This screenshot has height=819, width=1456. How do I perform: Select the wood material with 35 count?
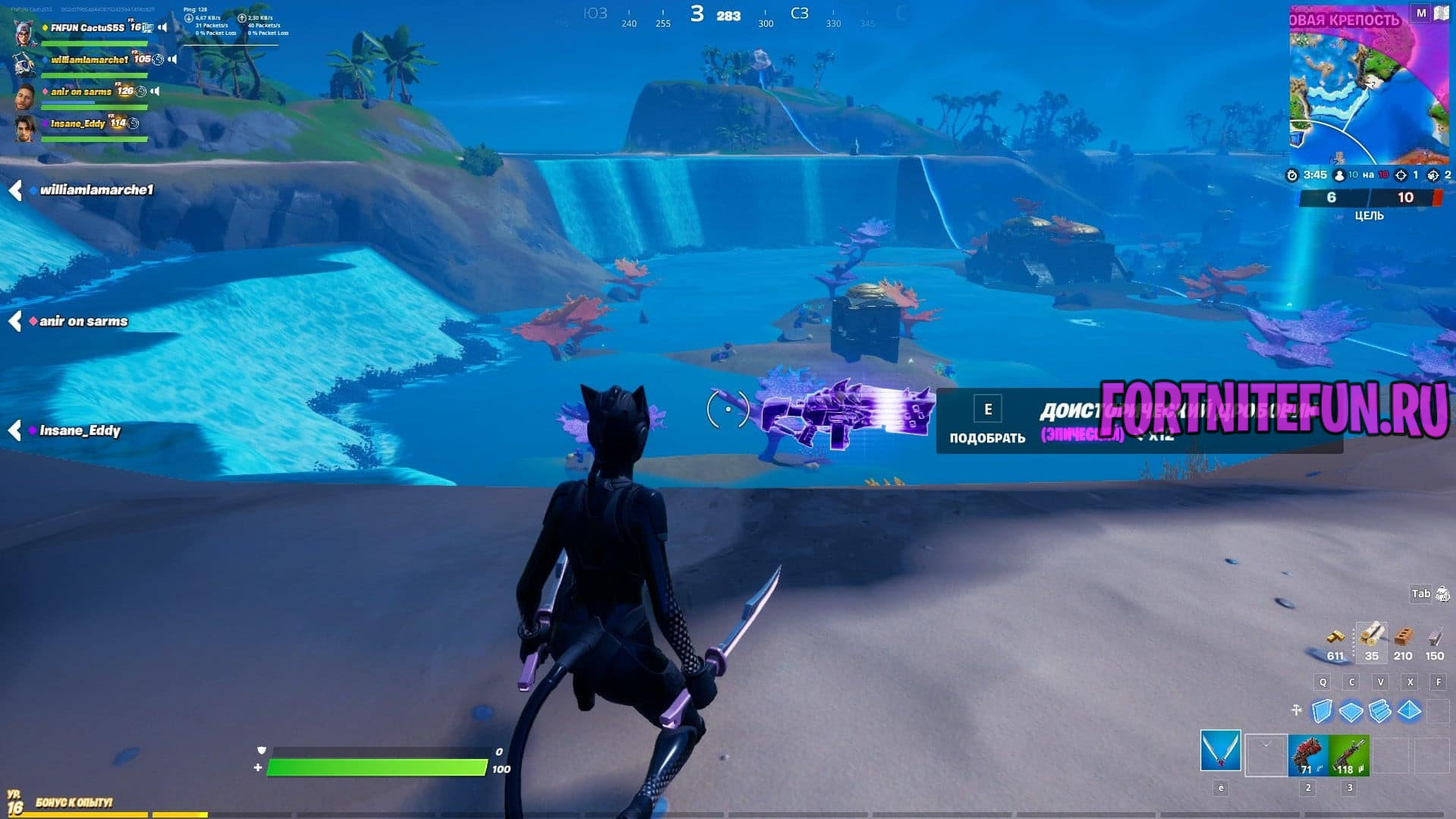[1371, 636]
